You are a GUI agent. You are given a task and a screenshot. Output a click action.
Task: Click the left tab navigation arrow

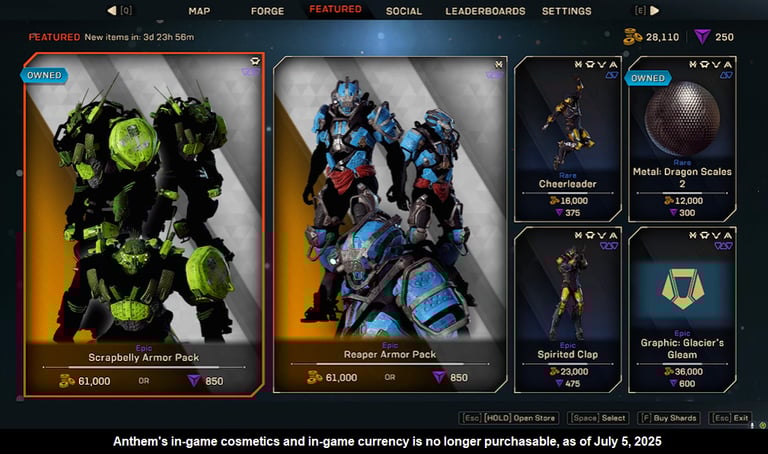click(x=112, y=11)
